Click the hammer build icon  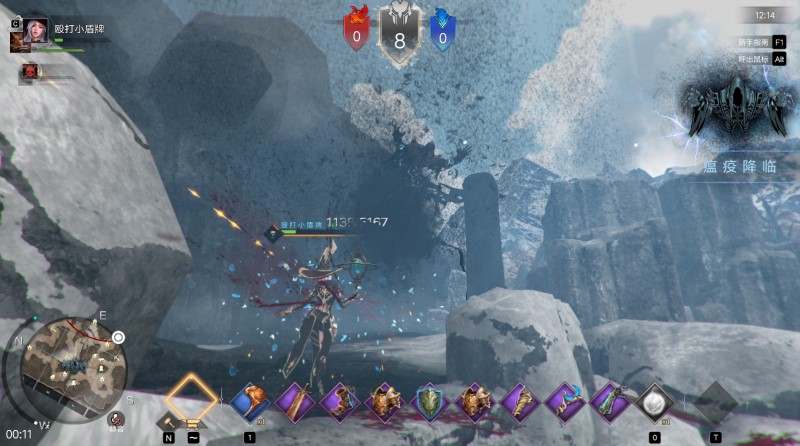click(x=167, y=423)
